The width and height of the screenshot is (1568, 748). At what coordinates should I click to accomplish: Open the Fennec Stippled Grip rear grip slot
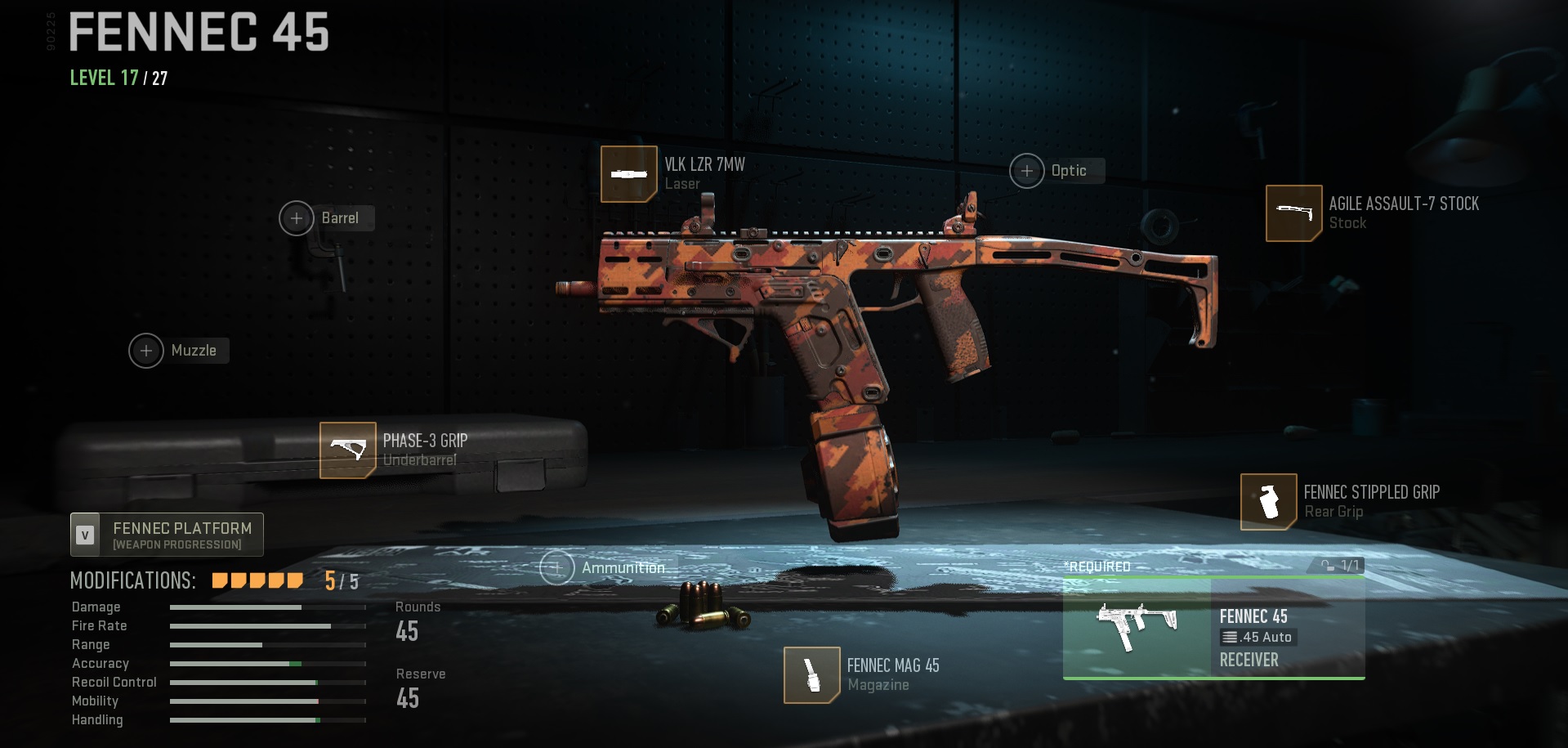tap(1268, 501)
